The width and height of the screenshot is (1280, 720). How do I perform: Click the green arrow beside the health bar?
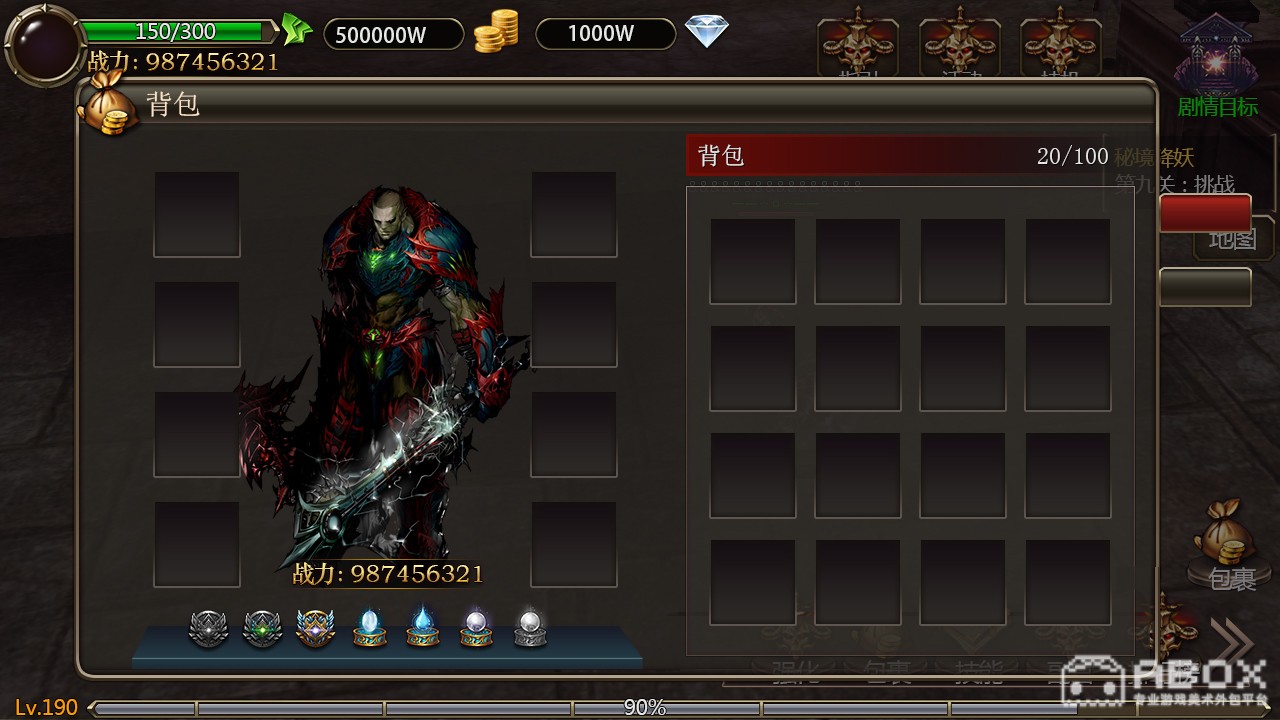296,30
